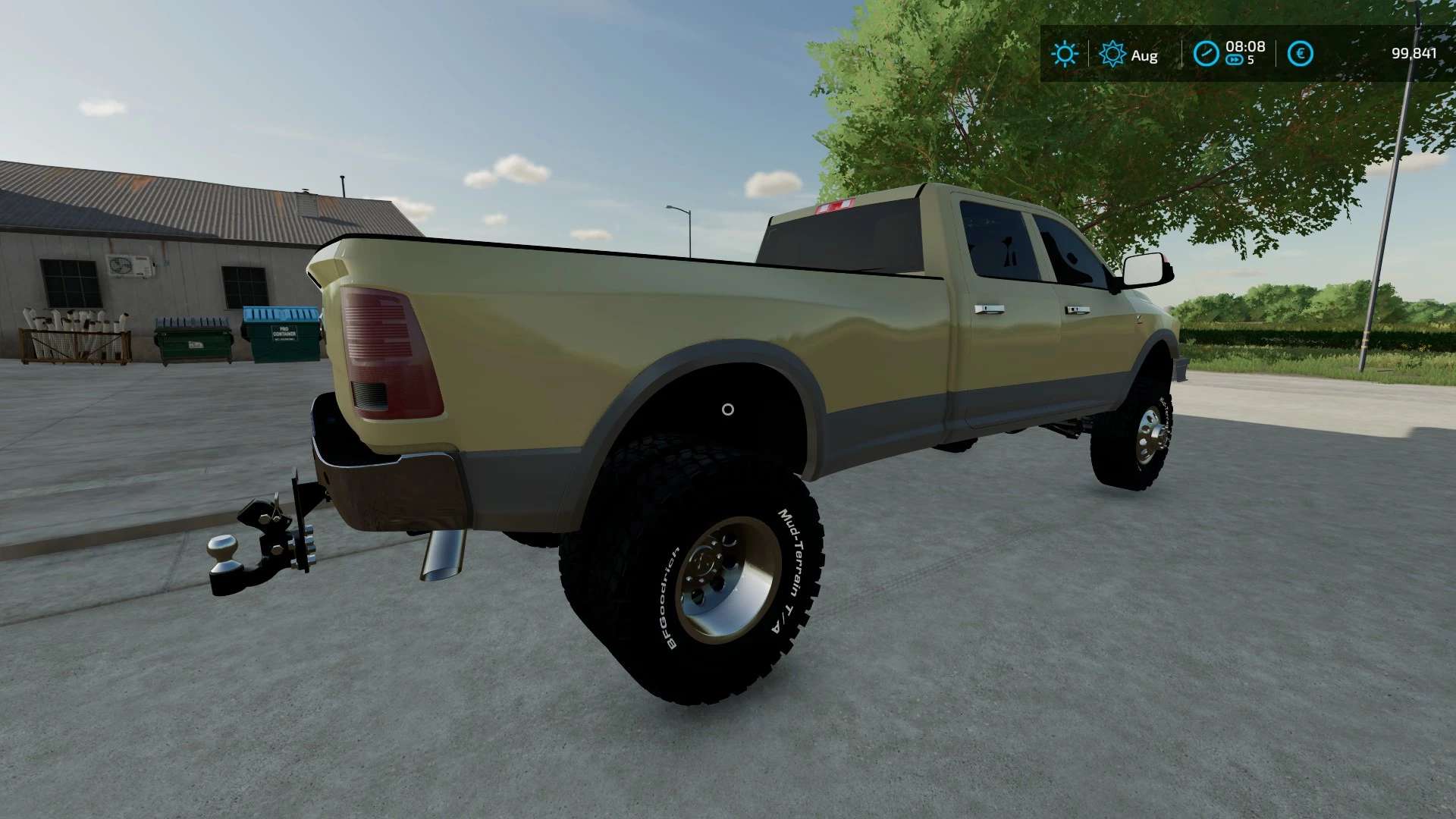Open the euro money icon
This screenshot has width=1456, height=819.
click(1301, 53)
